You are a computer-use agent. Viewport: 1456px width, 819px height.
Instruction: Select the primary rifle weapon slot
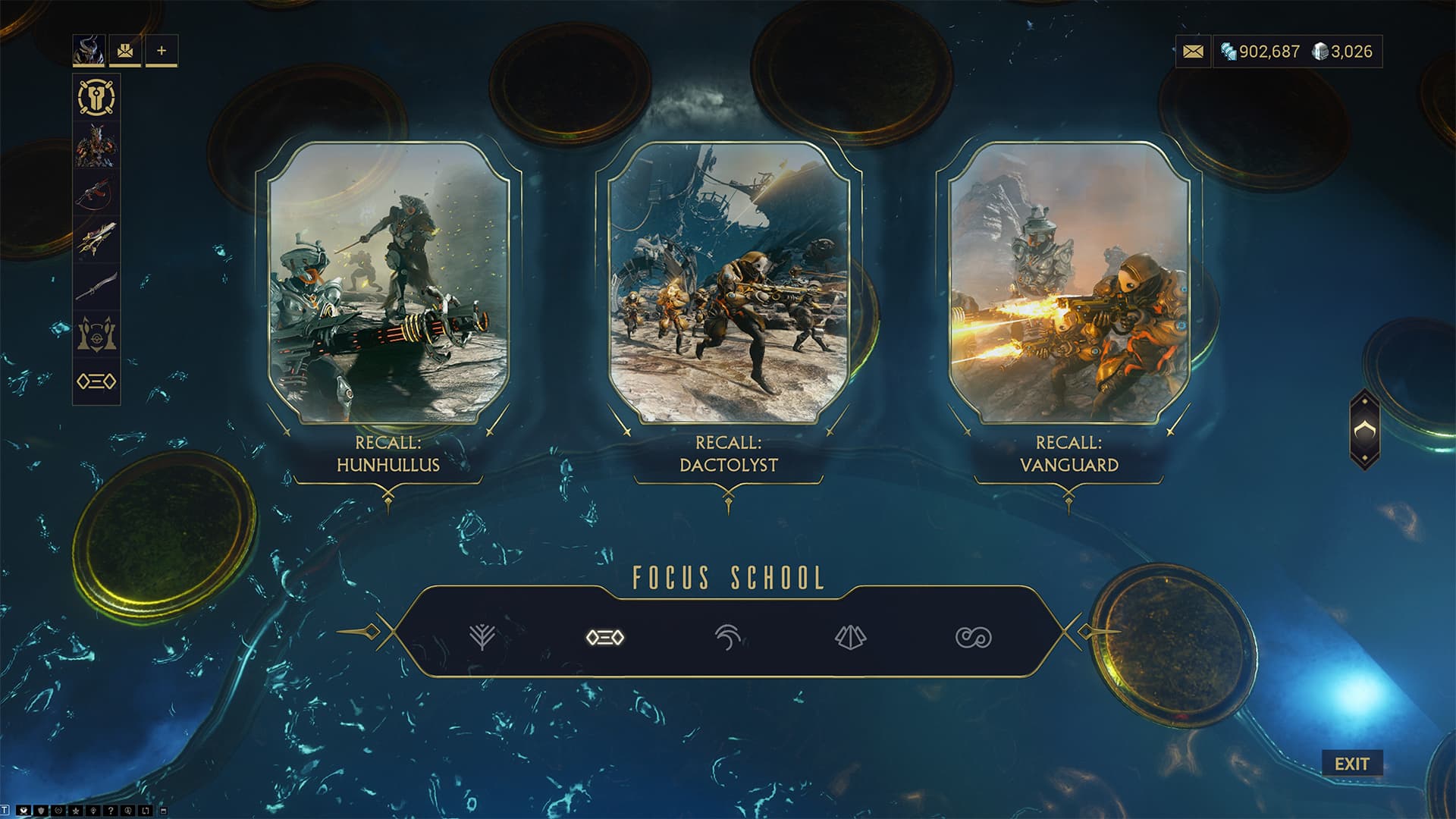(x=96, y=193)
